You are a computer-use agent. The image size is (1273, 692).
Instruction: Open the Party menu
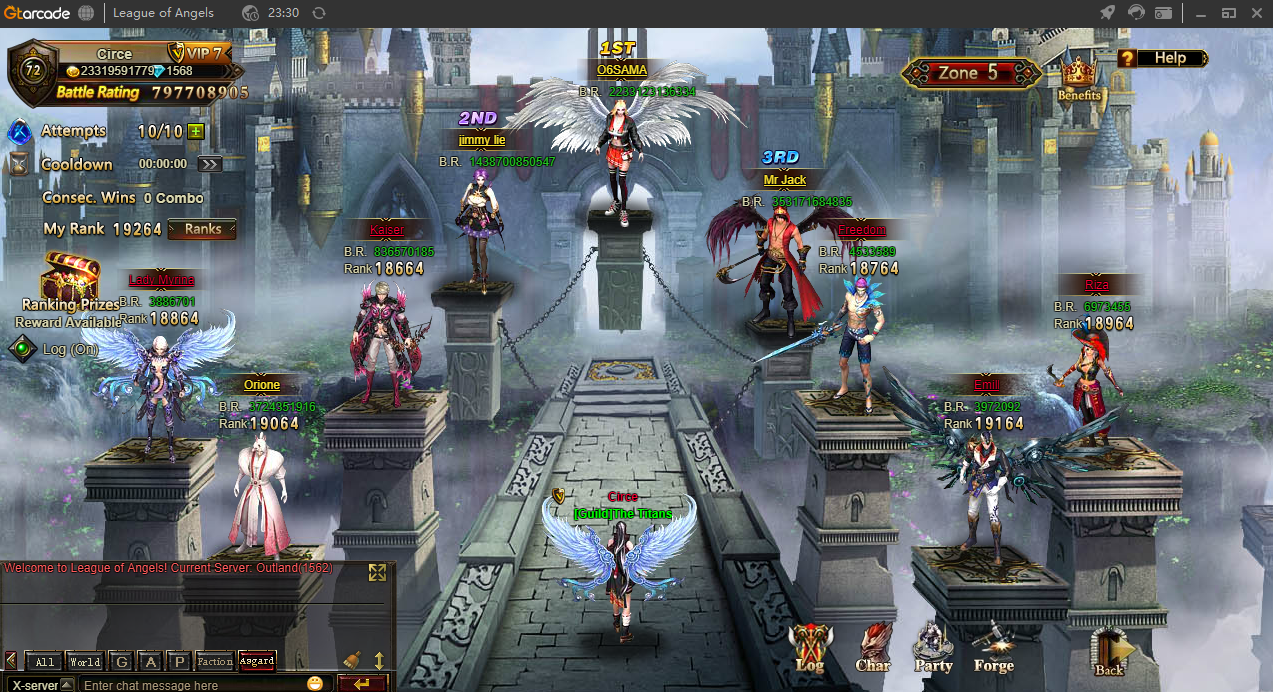[933, 646]
